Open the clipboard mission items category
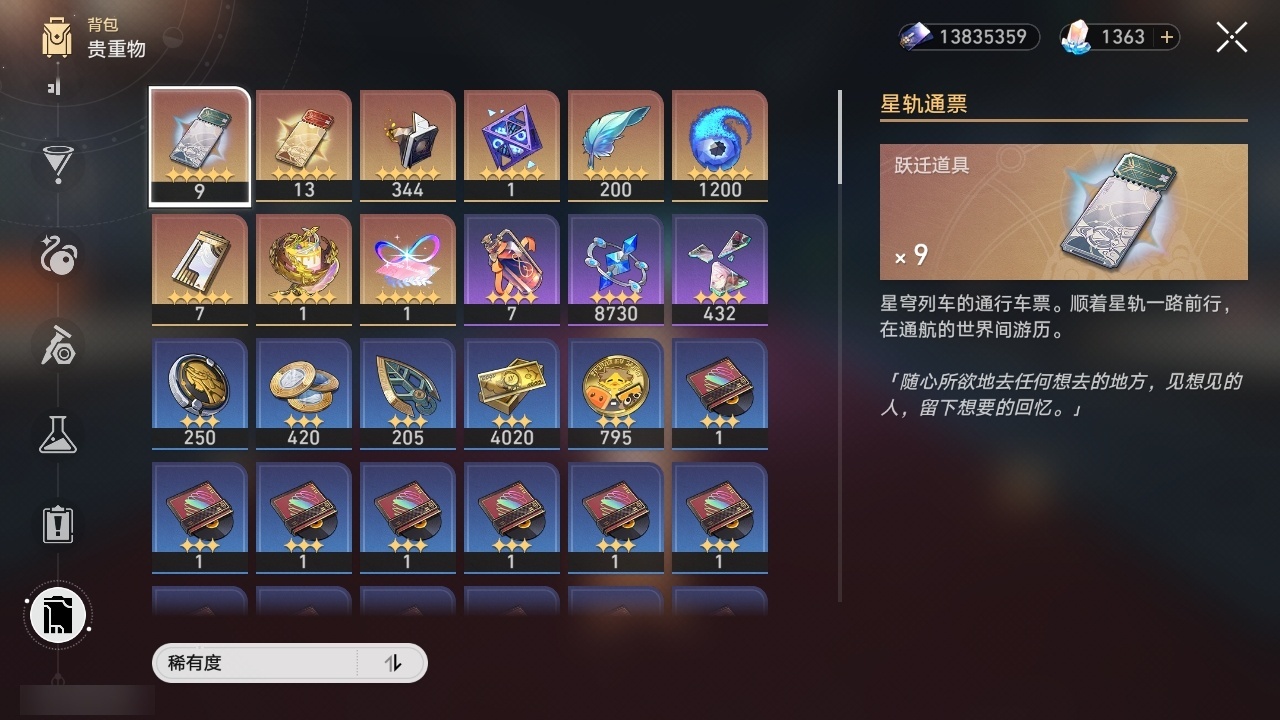Screen dimensions: 1280x720 pyautogui.click(x=57, y=525)
